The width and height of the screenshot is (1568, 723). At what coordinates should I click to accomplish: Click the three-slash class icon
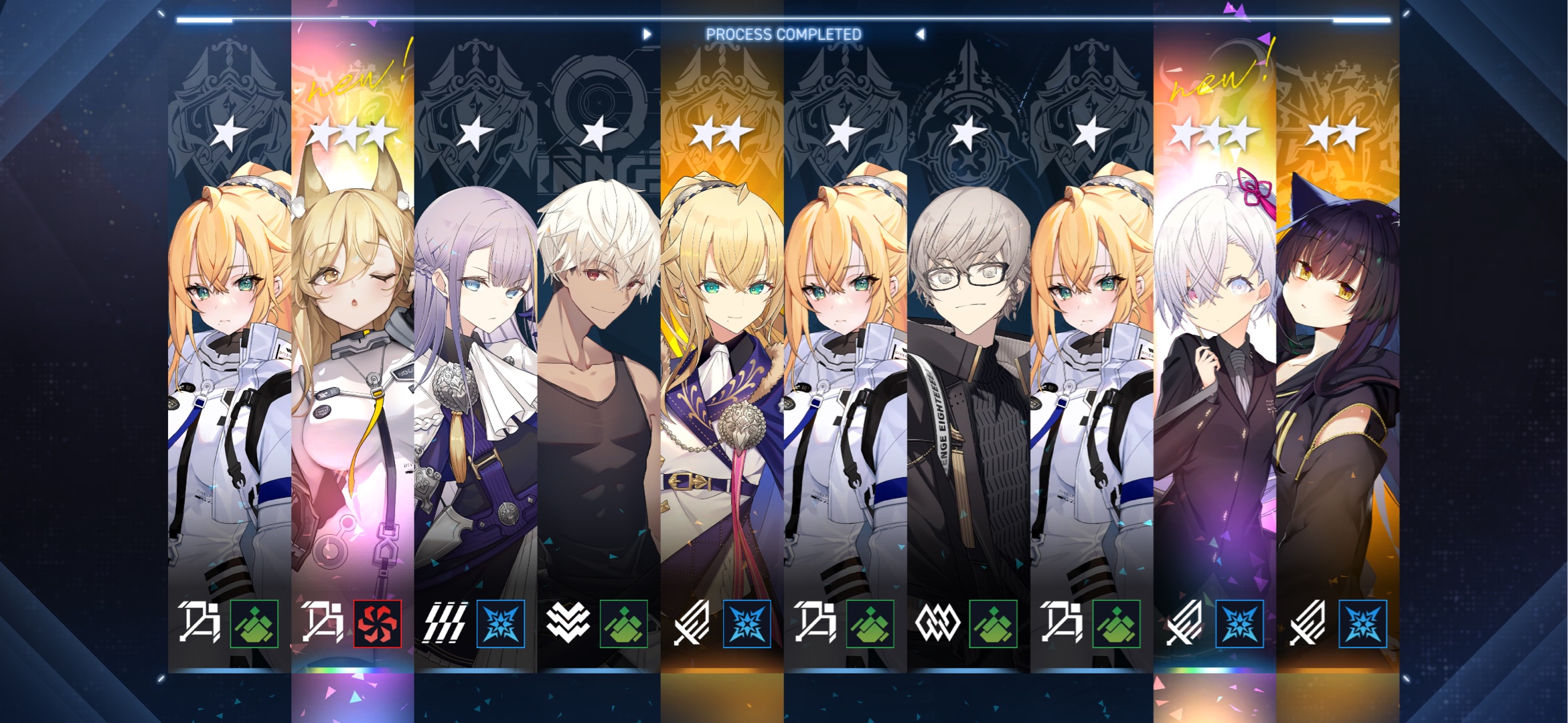[x=445, y=624]
